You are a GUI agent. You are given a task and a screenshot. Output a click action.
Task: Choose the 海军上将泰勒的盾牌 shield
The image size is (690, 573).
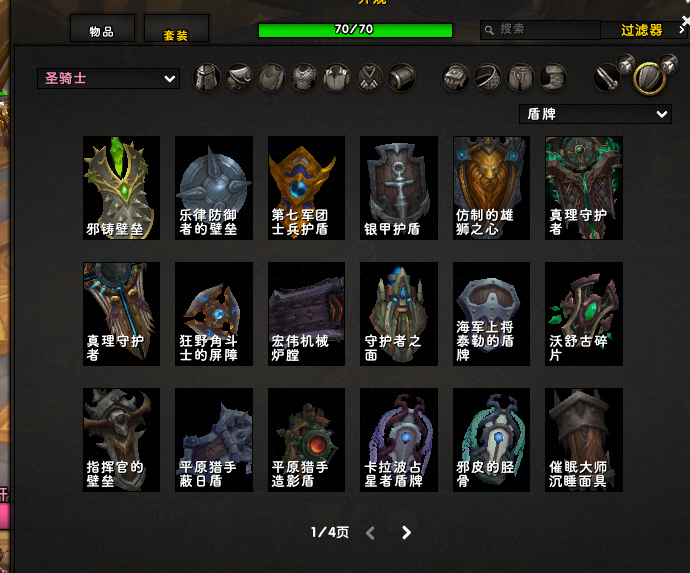(491, 314)
